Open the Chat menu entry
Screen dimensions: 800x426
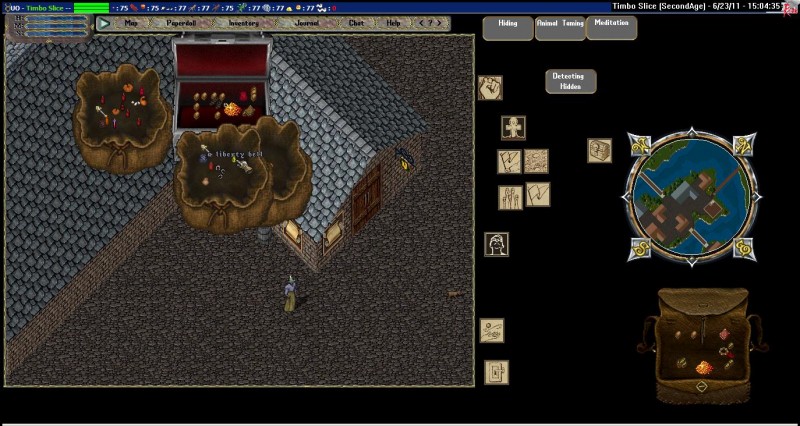click(357, 23)
